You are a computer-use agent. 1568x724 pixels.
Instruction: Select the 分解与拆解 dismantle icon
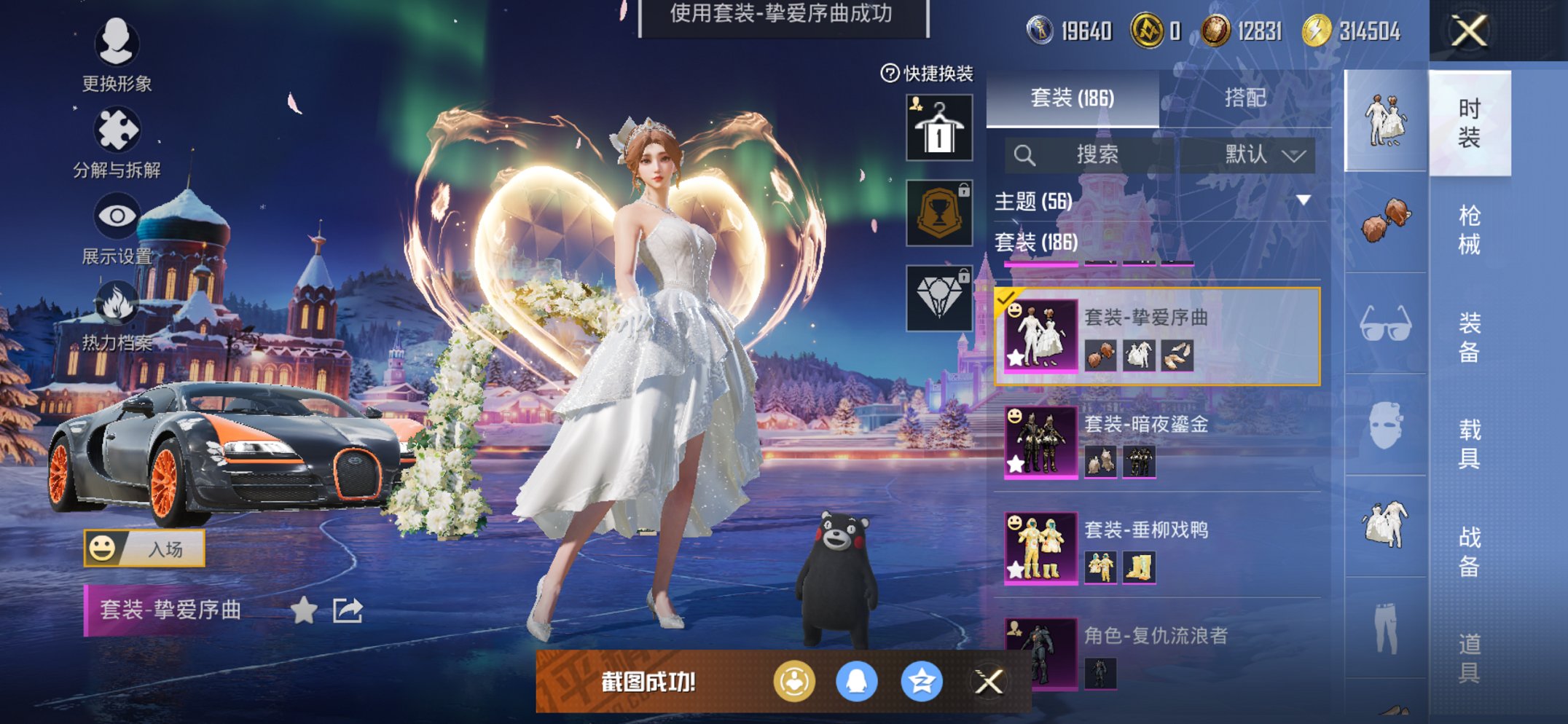pyautogui.click(x=119, y=131)
